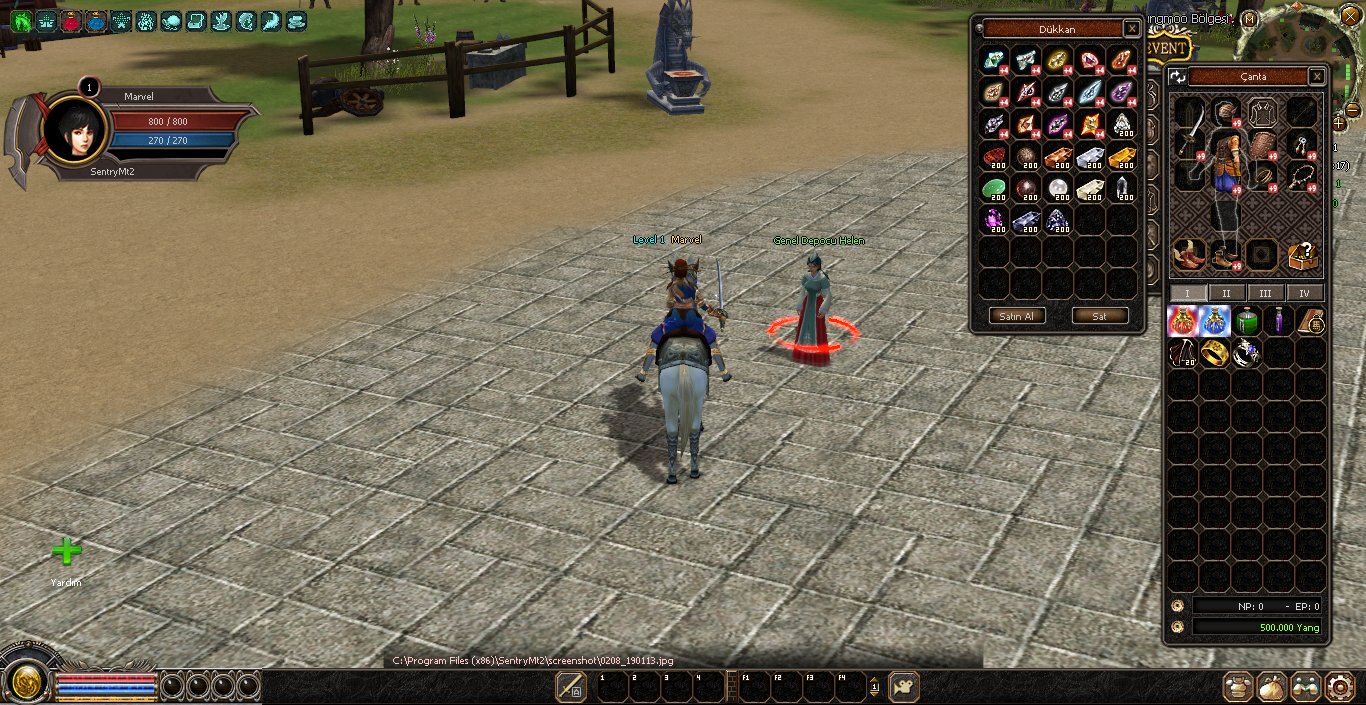Image resolution: width=1366 pixels, height=705 pixels.
Task: Select the purple vial in inventory
Action: pyautogui.click(x=1278, y=321)
